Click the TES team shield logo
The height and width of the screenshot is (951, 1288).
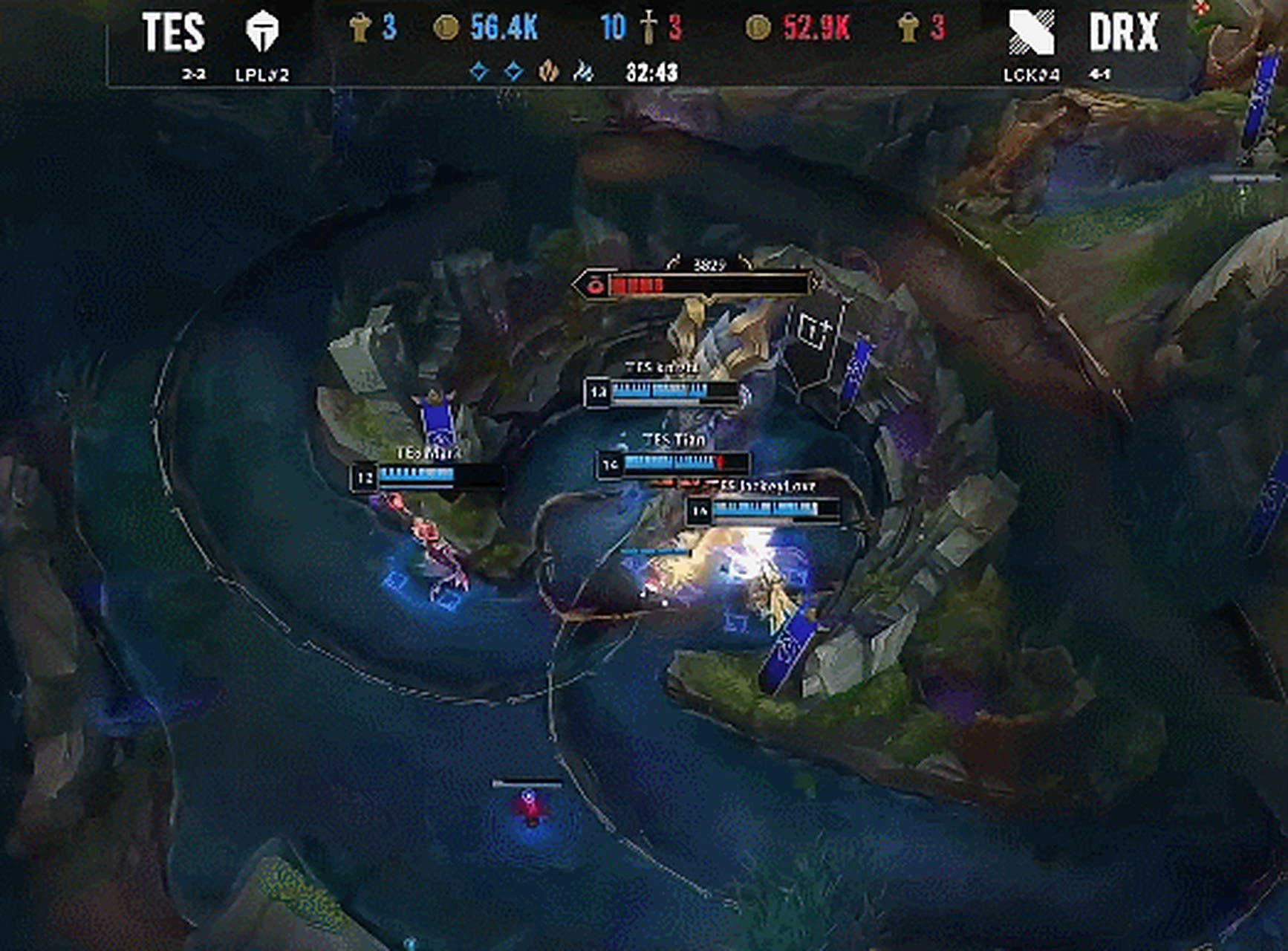261,32
